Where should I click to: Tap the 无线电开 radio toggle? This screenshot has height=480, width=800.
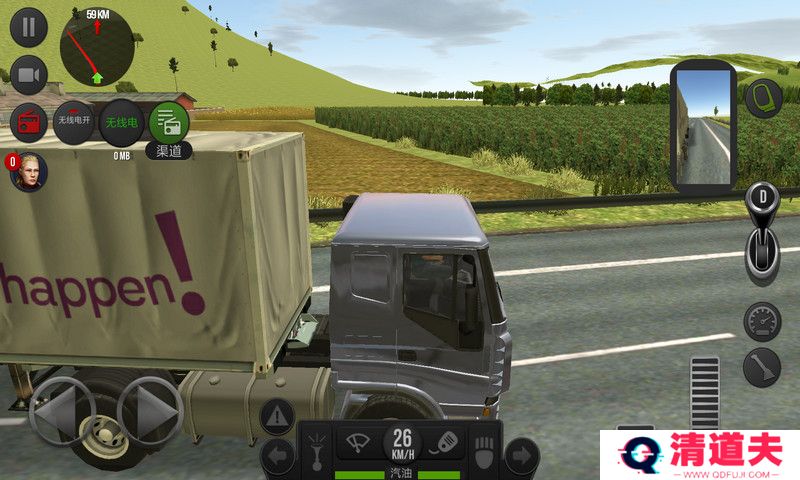[x=74, y=122]
